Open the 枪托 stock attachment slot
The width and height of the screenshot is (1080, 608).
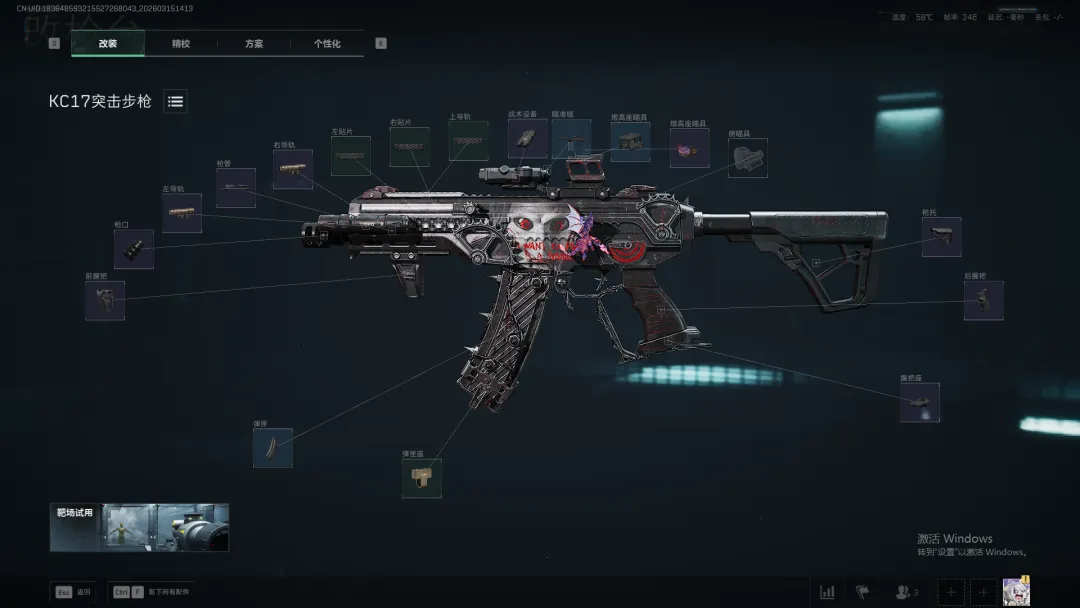coord(941,237)
